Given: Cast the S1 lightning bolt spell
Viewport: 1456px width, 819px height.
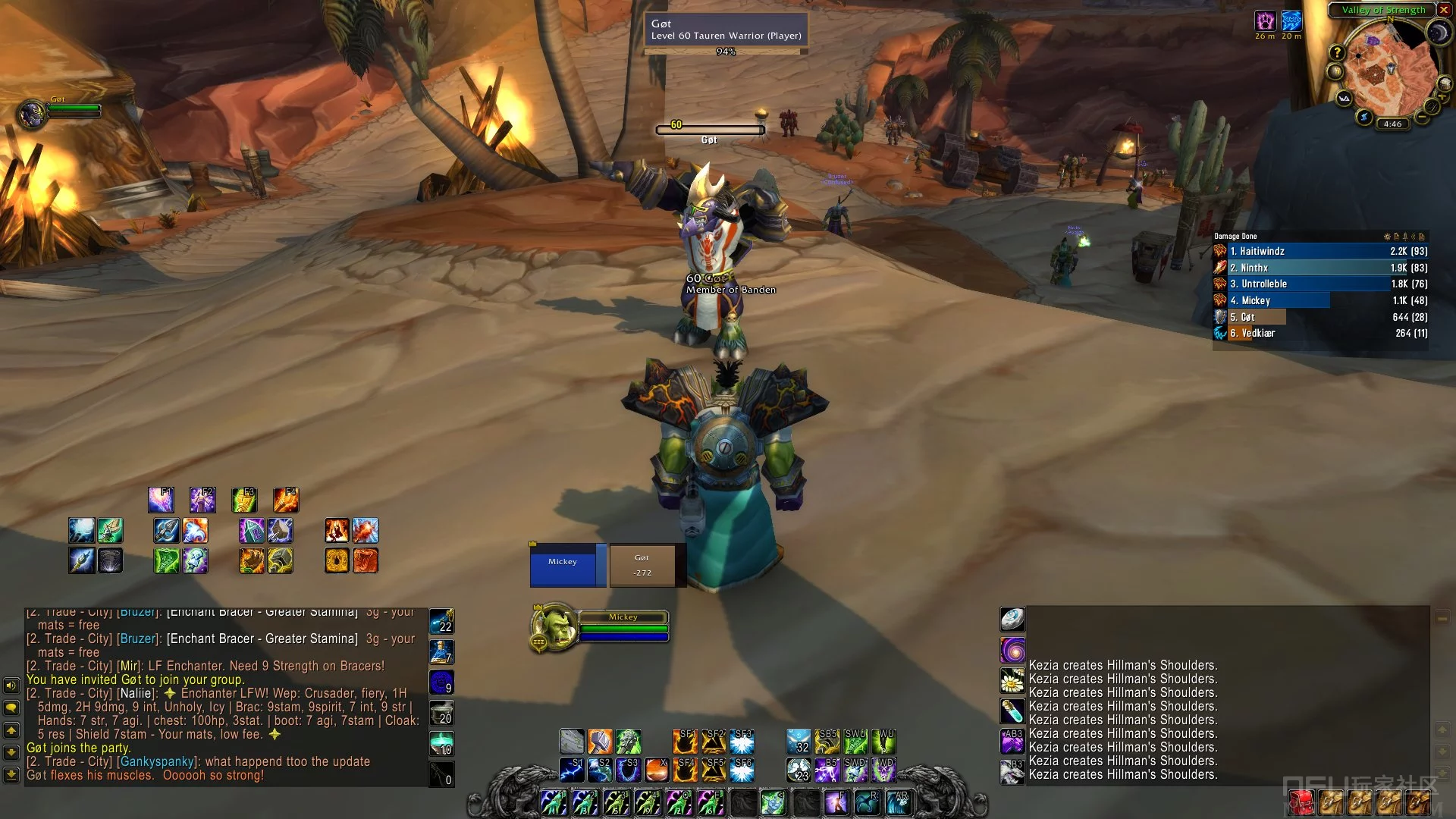Looking at the screenshot, I should coord(572,770).
